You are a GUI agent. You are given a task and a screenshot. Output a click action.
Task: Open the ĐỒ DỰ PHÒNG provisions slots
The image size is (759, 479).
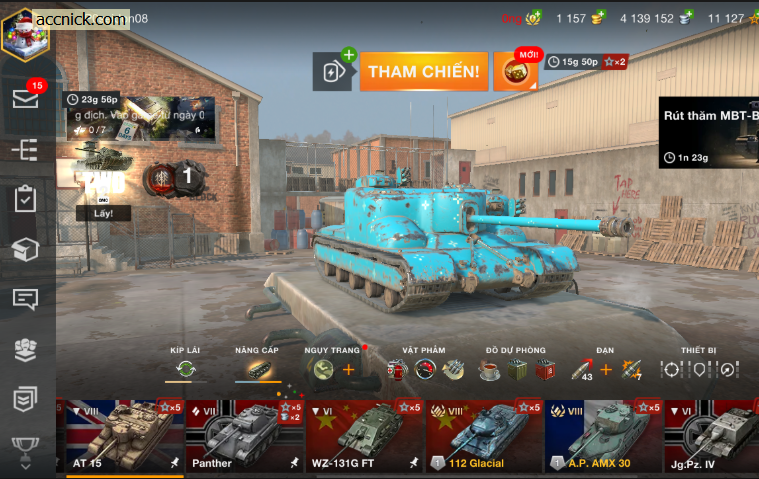pos(515,369)
